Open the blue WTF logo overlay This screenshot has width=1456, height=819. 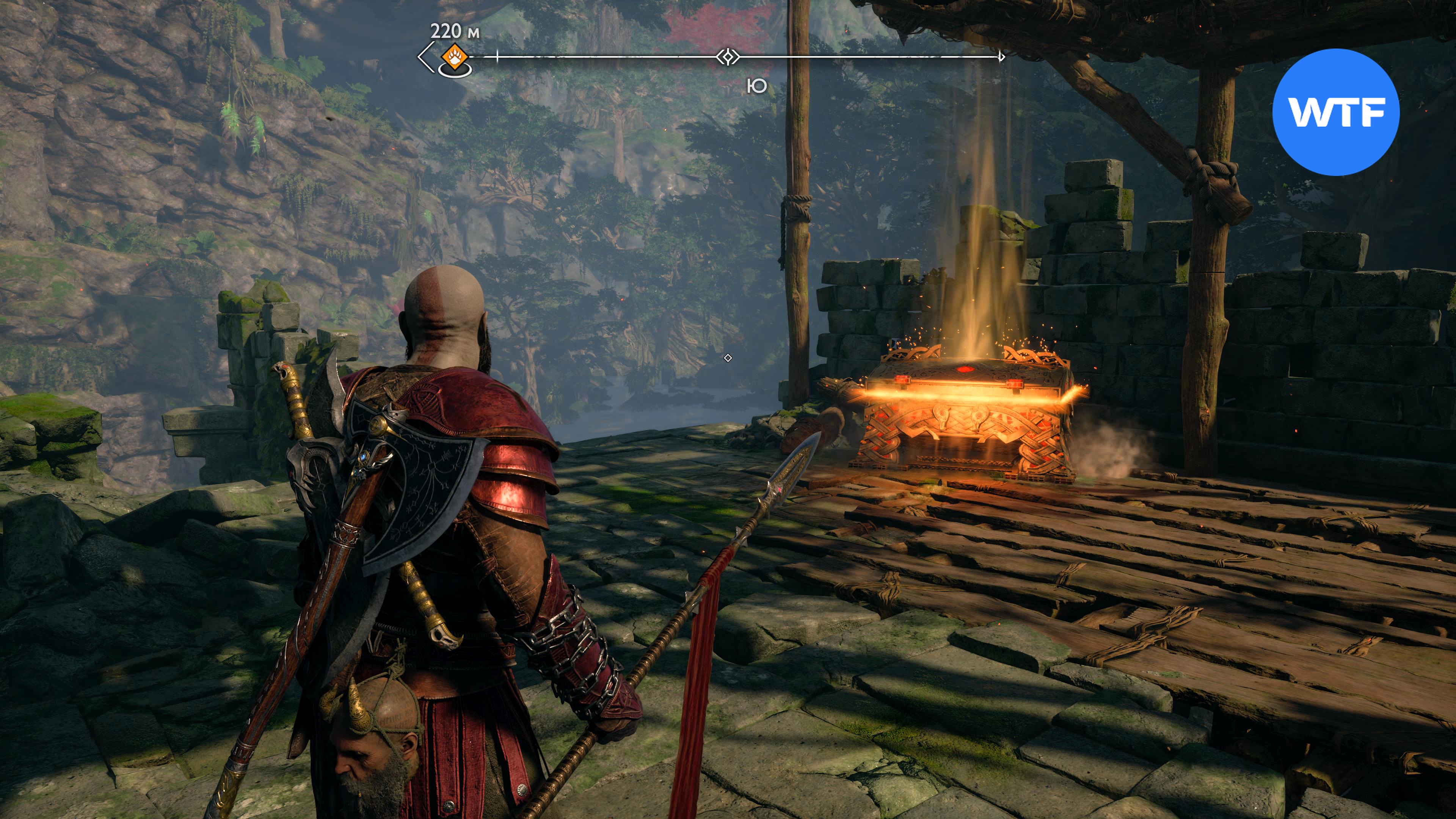[x=1335, y=112]
